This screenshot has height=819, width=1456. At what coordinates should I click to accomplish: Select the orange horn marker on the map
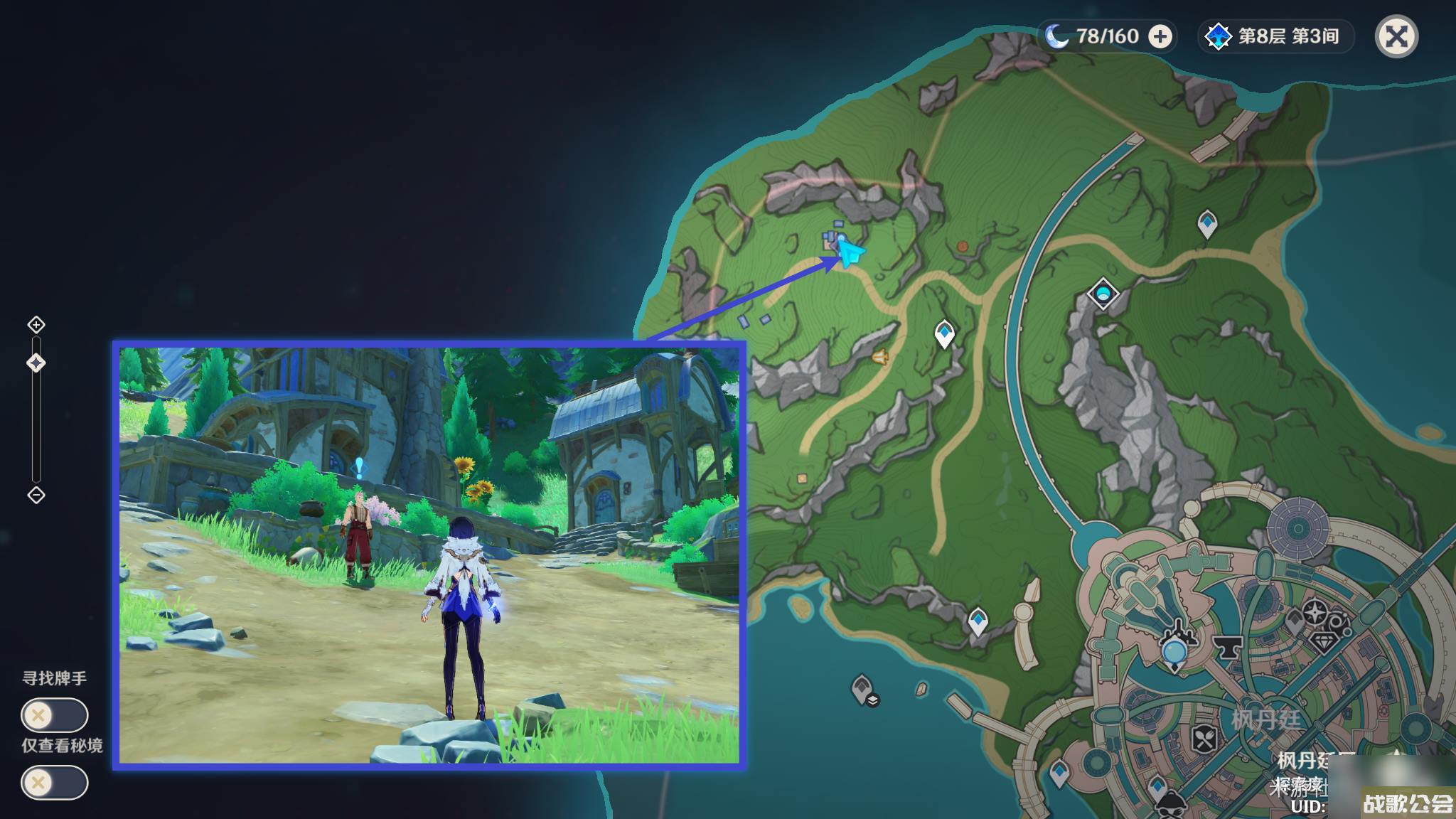(x=880, y=356)
